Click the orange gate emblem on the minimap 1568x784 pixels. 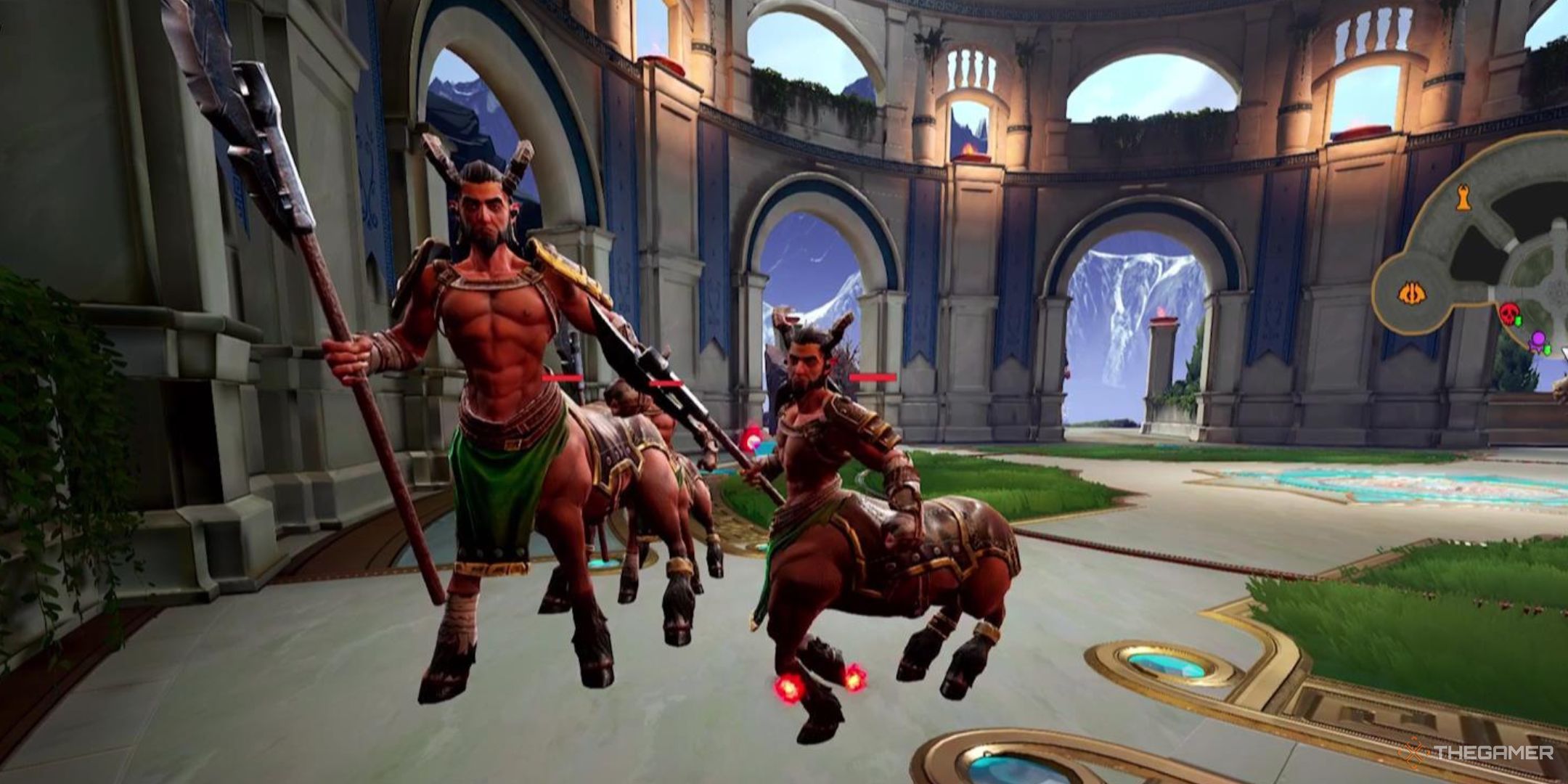coord(1412,292)
